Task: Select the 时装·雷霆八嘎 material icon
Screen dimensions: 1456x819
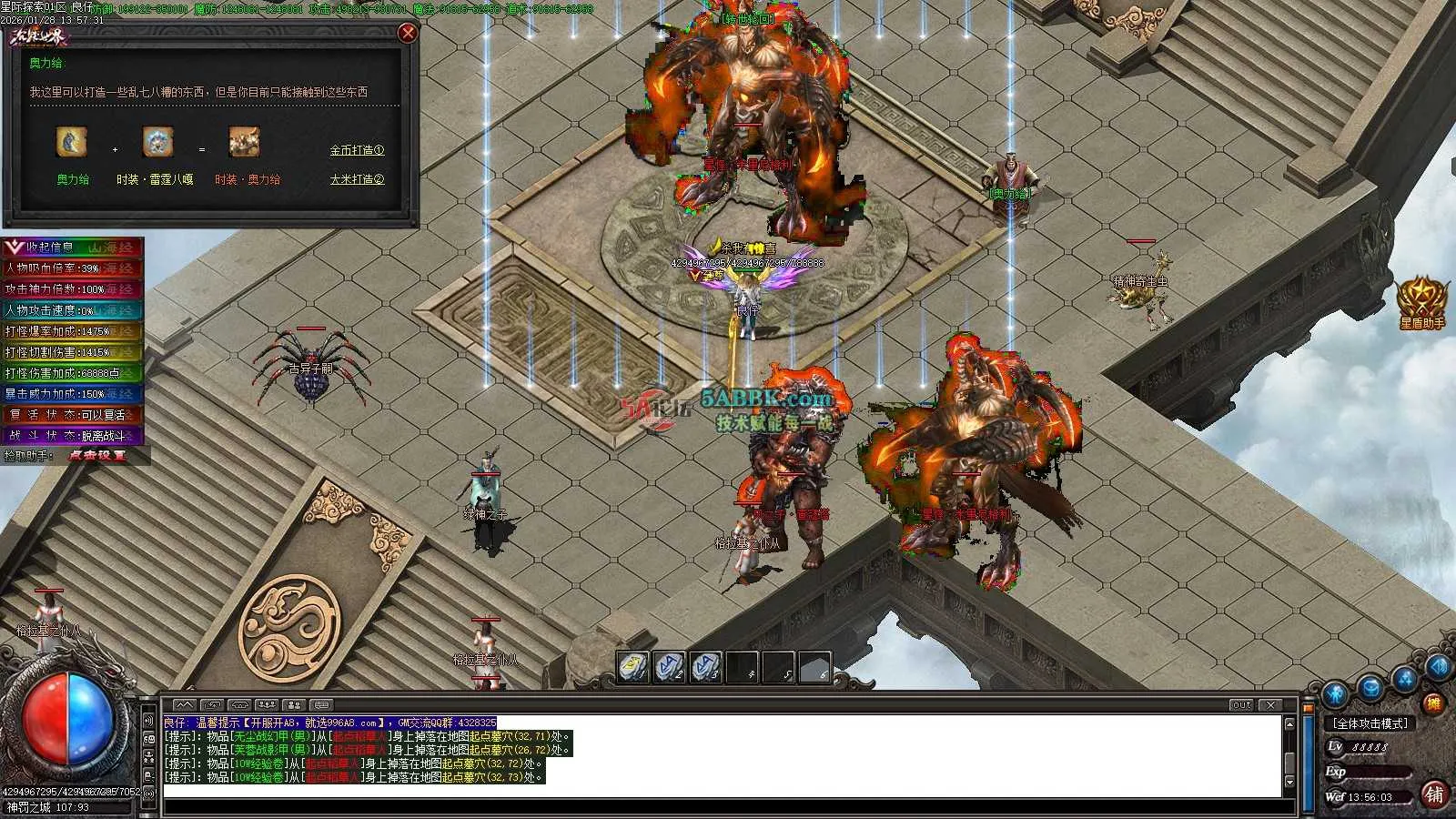Action: (x=157, y=143)
